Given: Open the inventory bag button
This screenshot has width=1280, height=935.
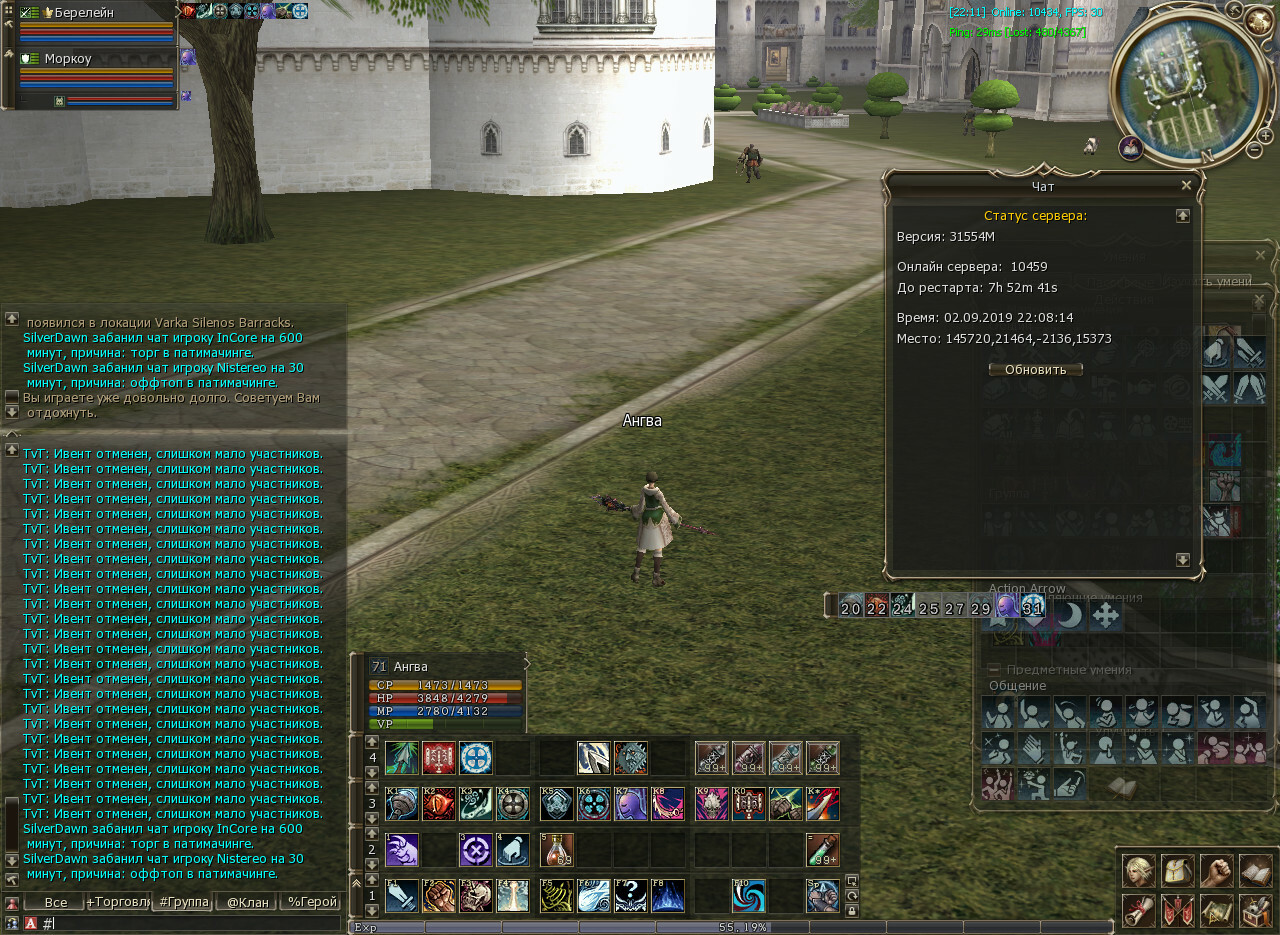Looking at the screenshot, I should coord(1177,870).
